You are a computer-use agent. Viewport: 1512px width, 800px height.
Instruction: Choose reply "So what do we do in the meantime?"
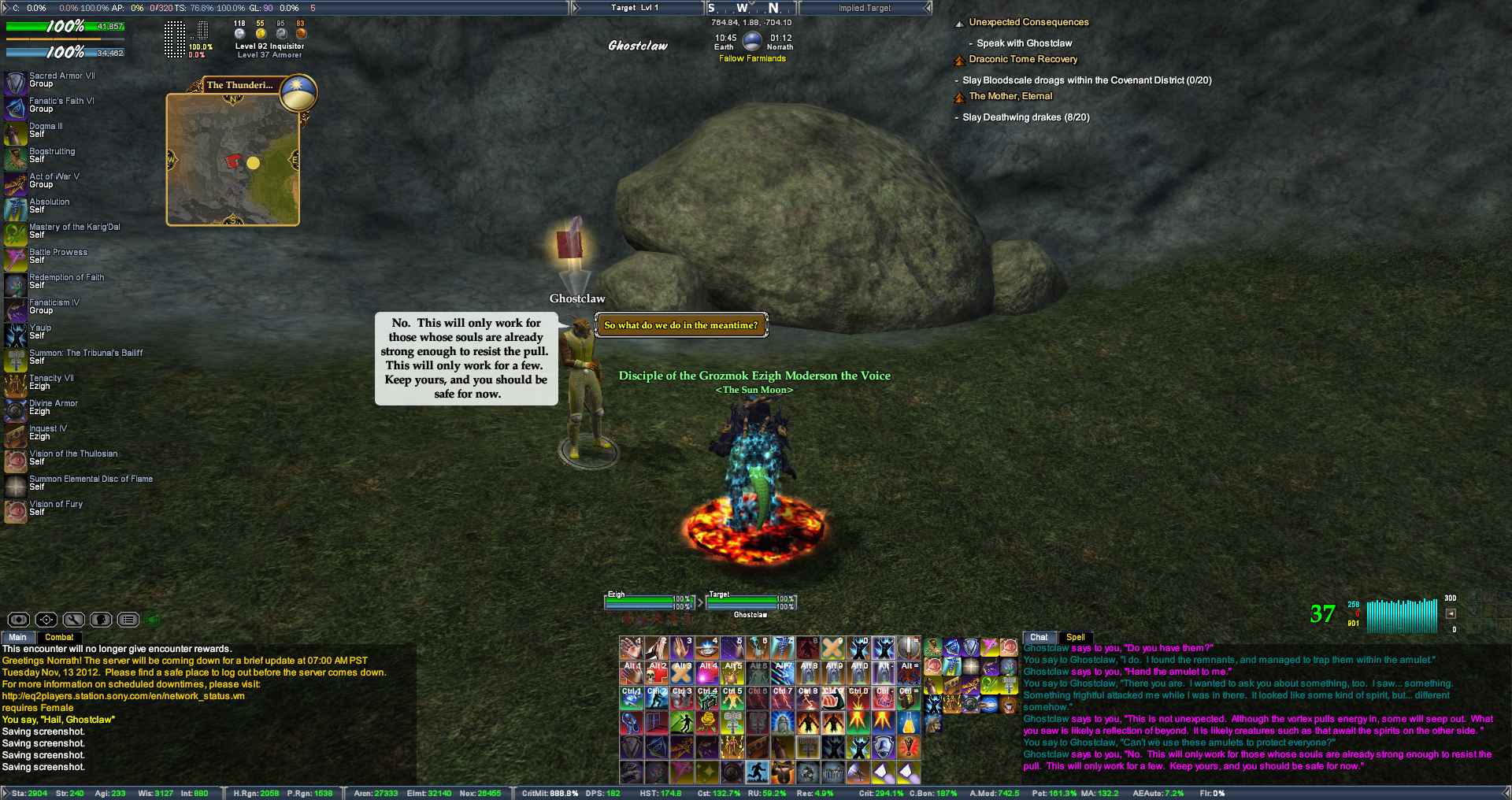tap(680, 325)
